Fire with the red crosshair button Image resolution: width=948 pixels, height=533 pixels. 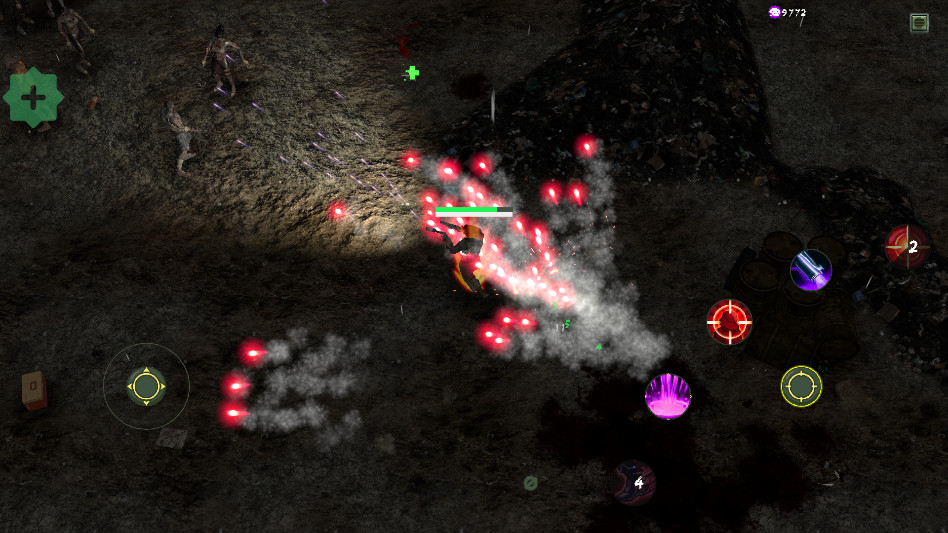(729, 321)
